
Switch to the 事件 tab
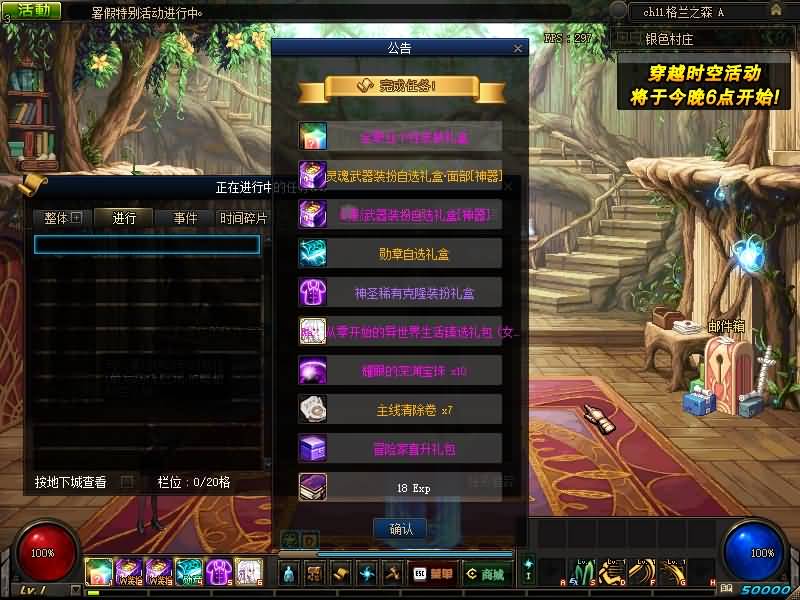185,217
